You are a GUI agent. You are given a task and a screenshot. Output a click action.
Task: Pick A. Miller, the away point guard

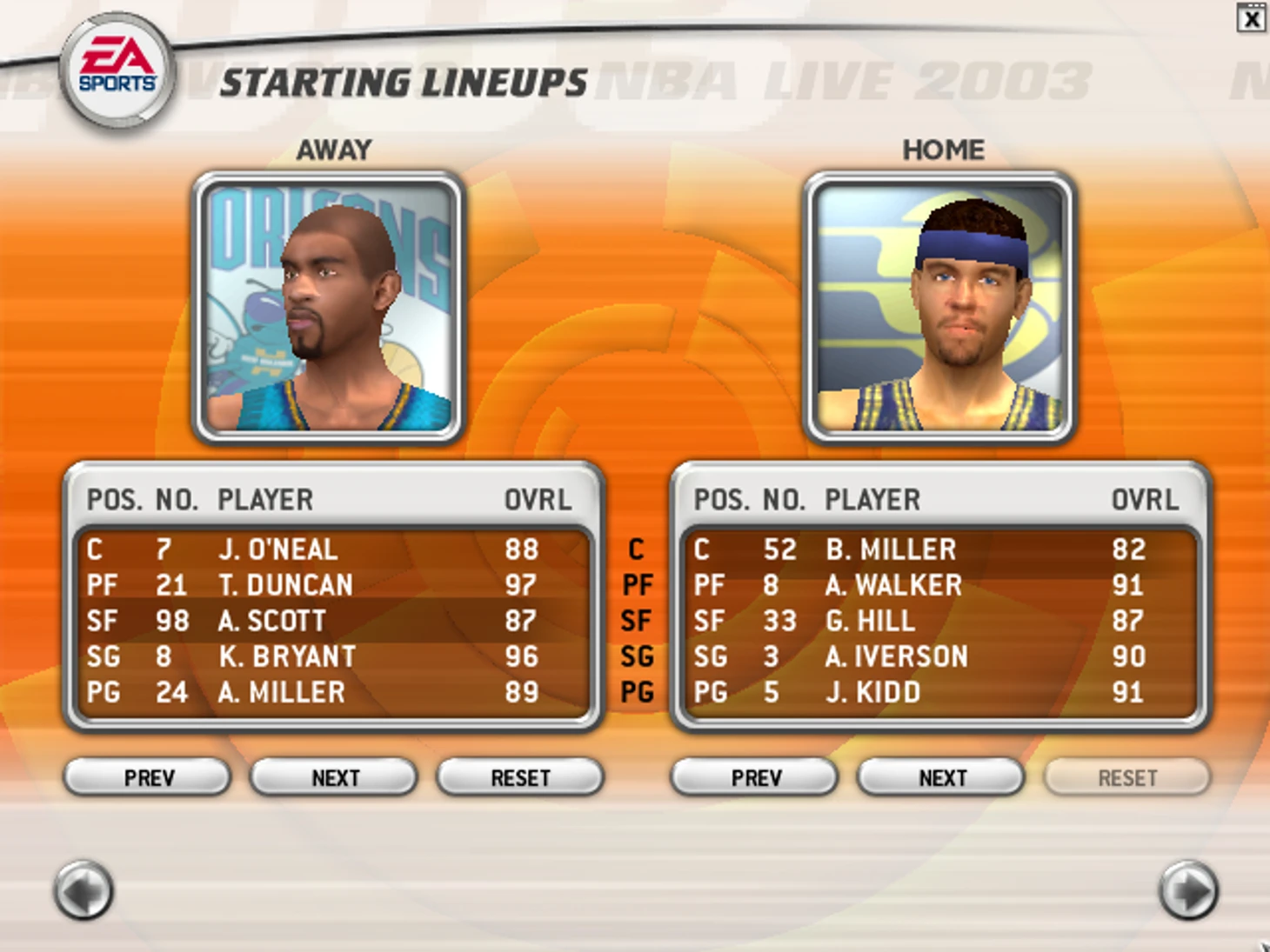(x=282, y=692)
